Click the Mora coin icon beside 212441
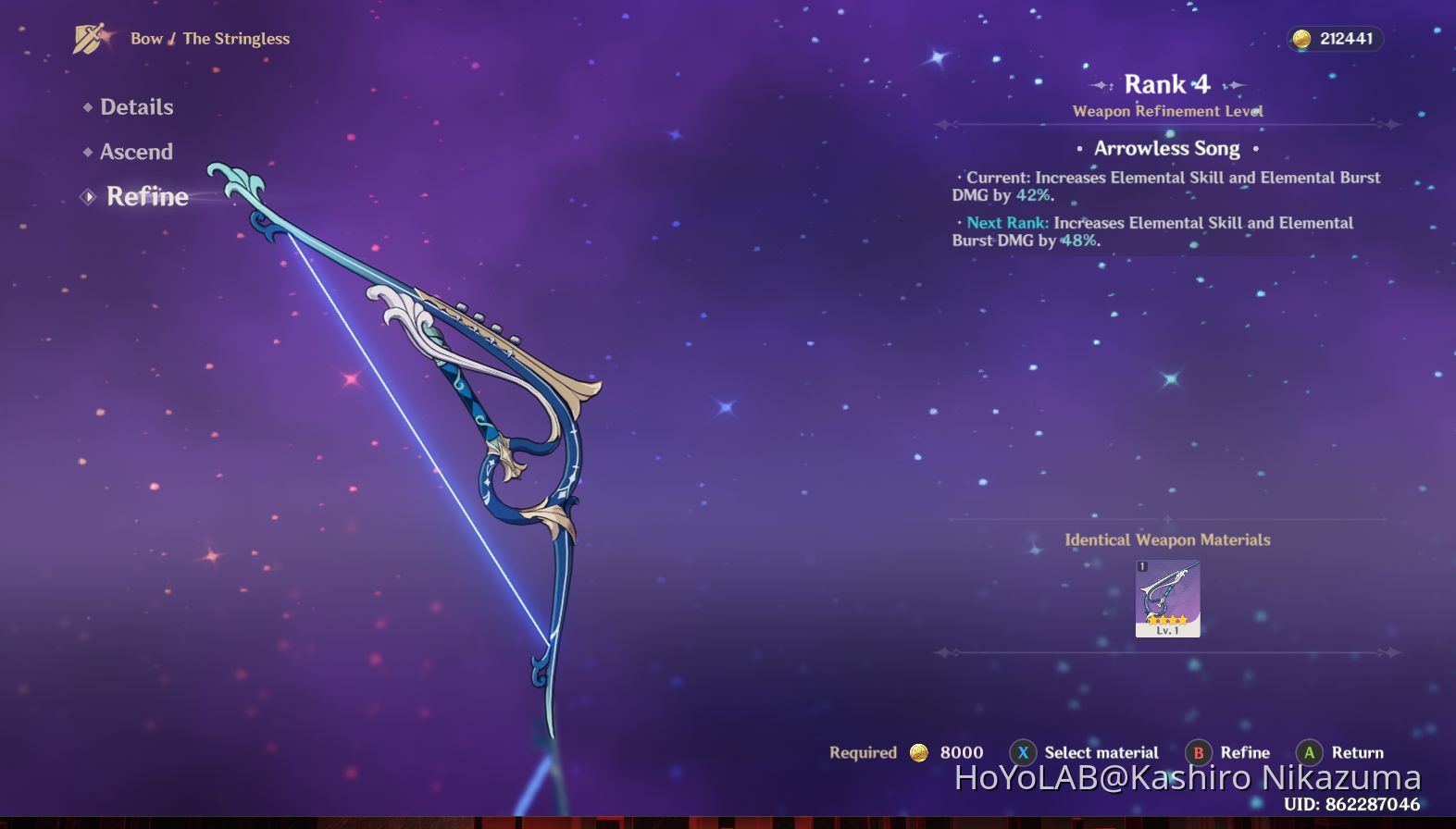This screenshot has width=1456, height=829. tap(1303, 40)
